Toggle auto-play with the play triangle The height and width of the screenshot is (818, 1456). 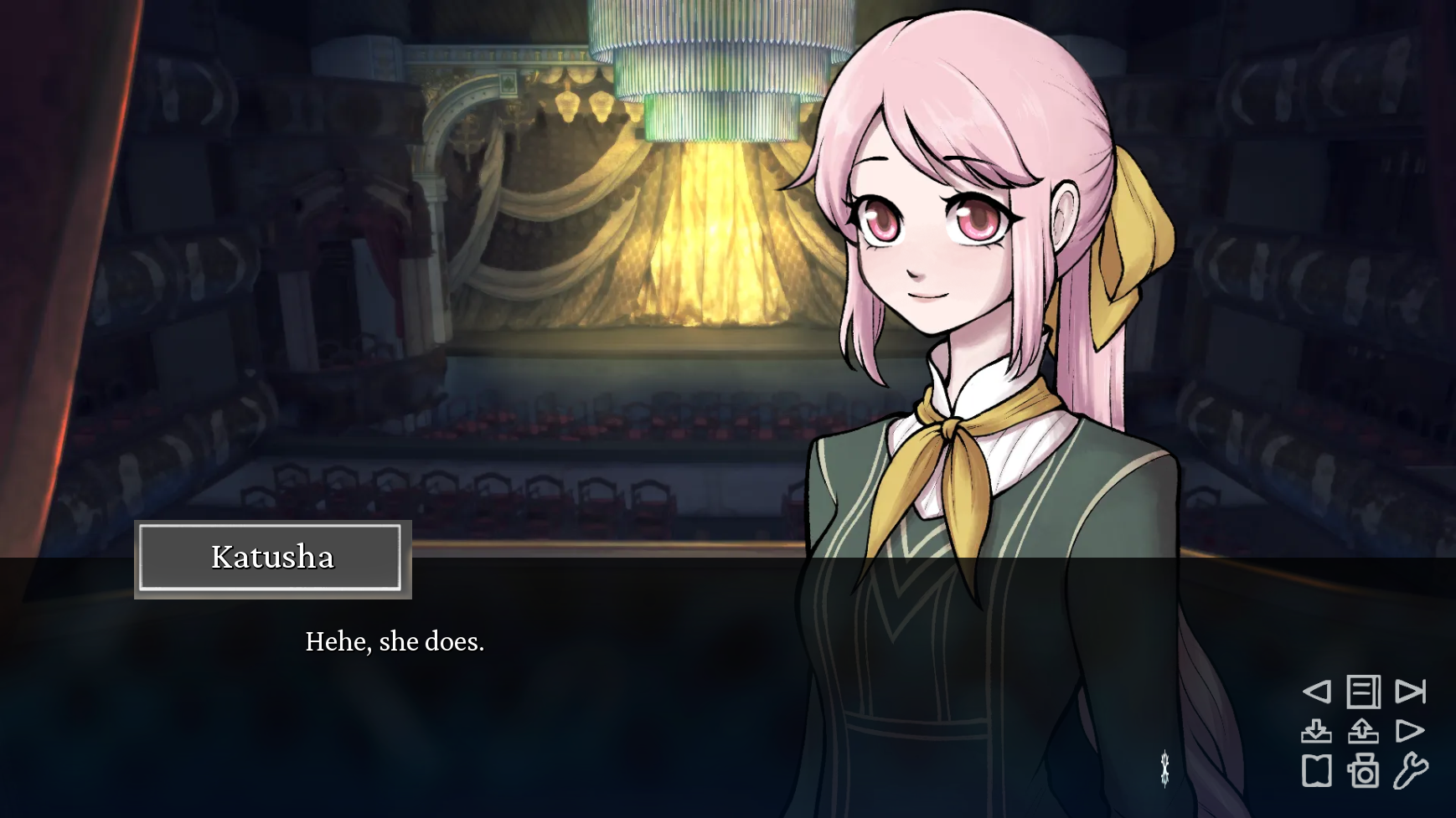1411,729
